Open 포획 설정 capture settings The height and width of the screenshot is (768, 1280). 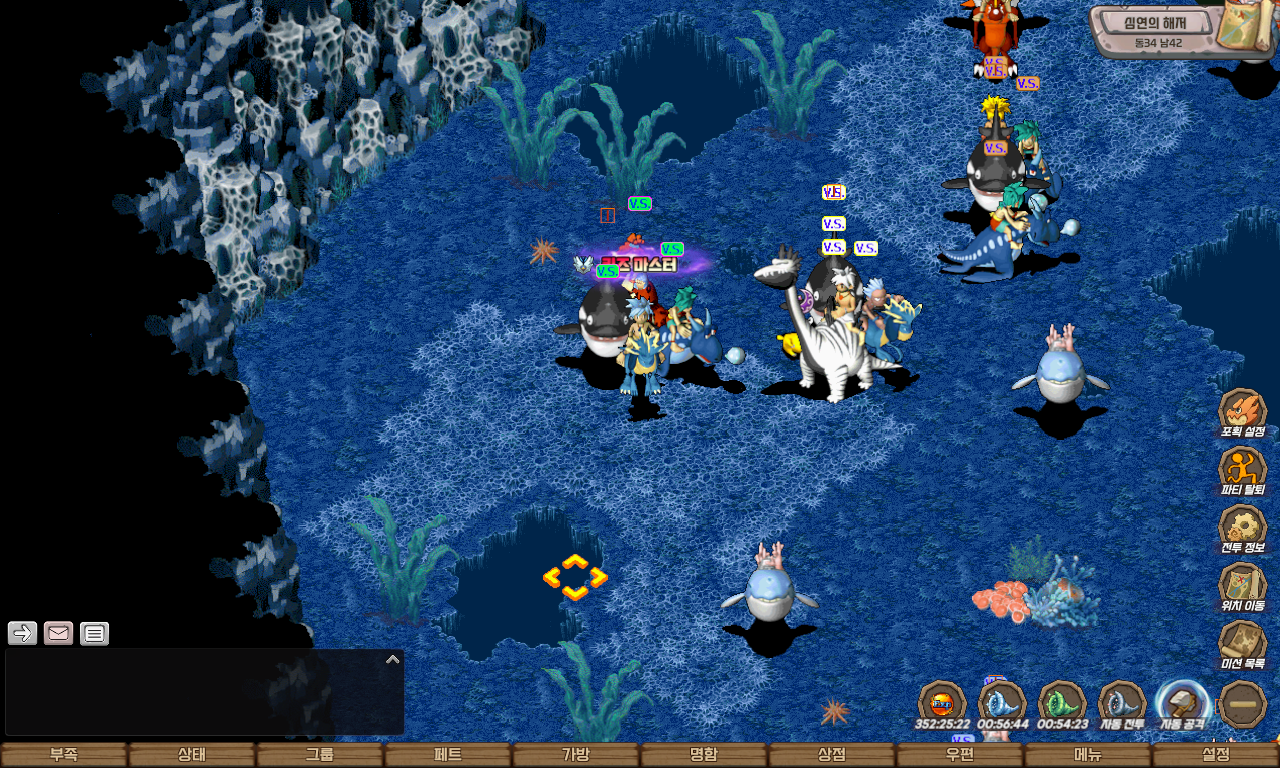(1242, 412)
